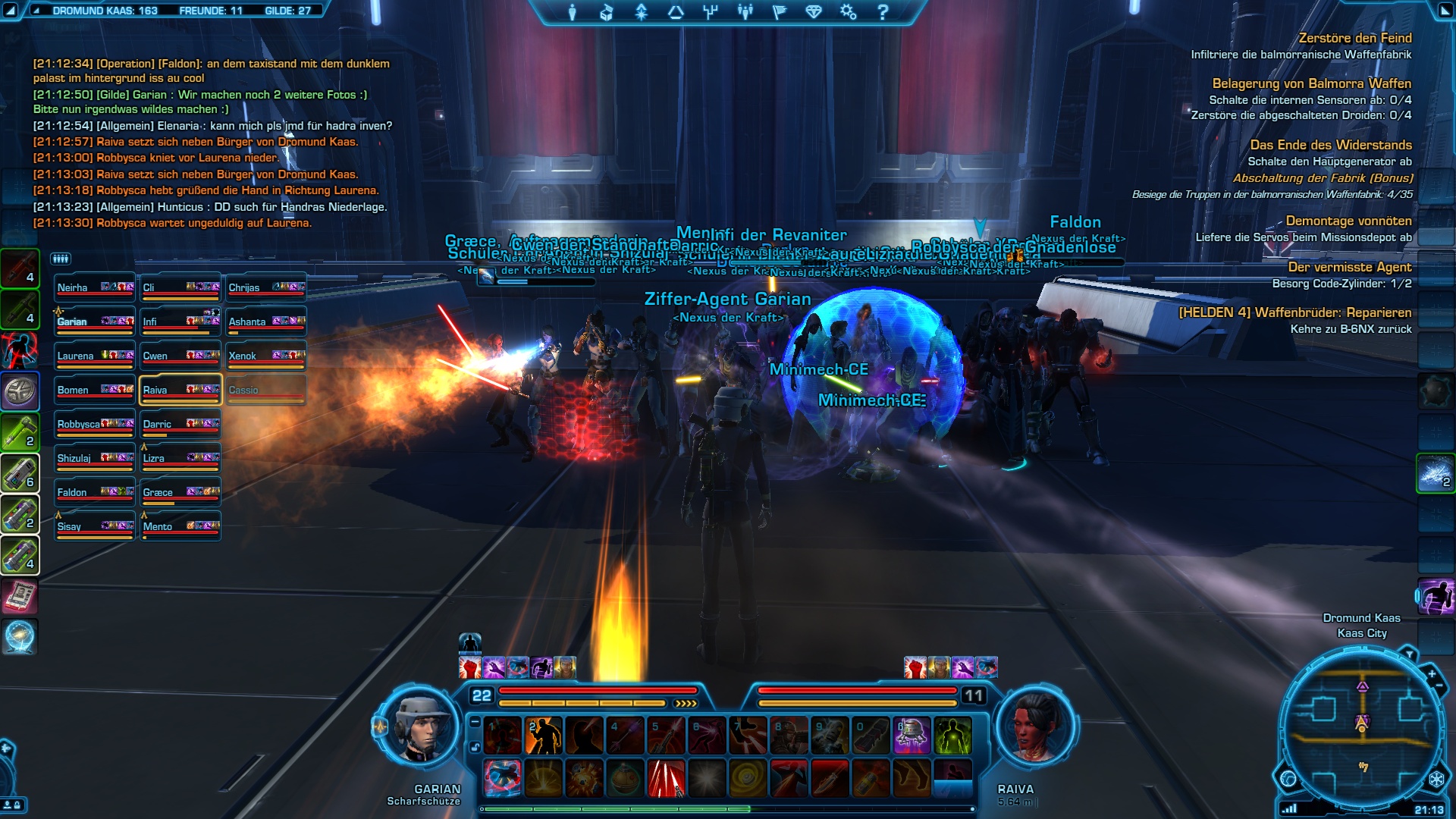
Task: Activate the purple probe droid ability
Action: (912, 736)
